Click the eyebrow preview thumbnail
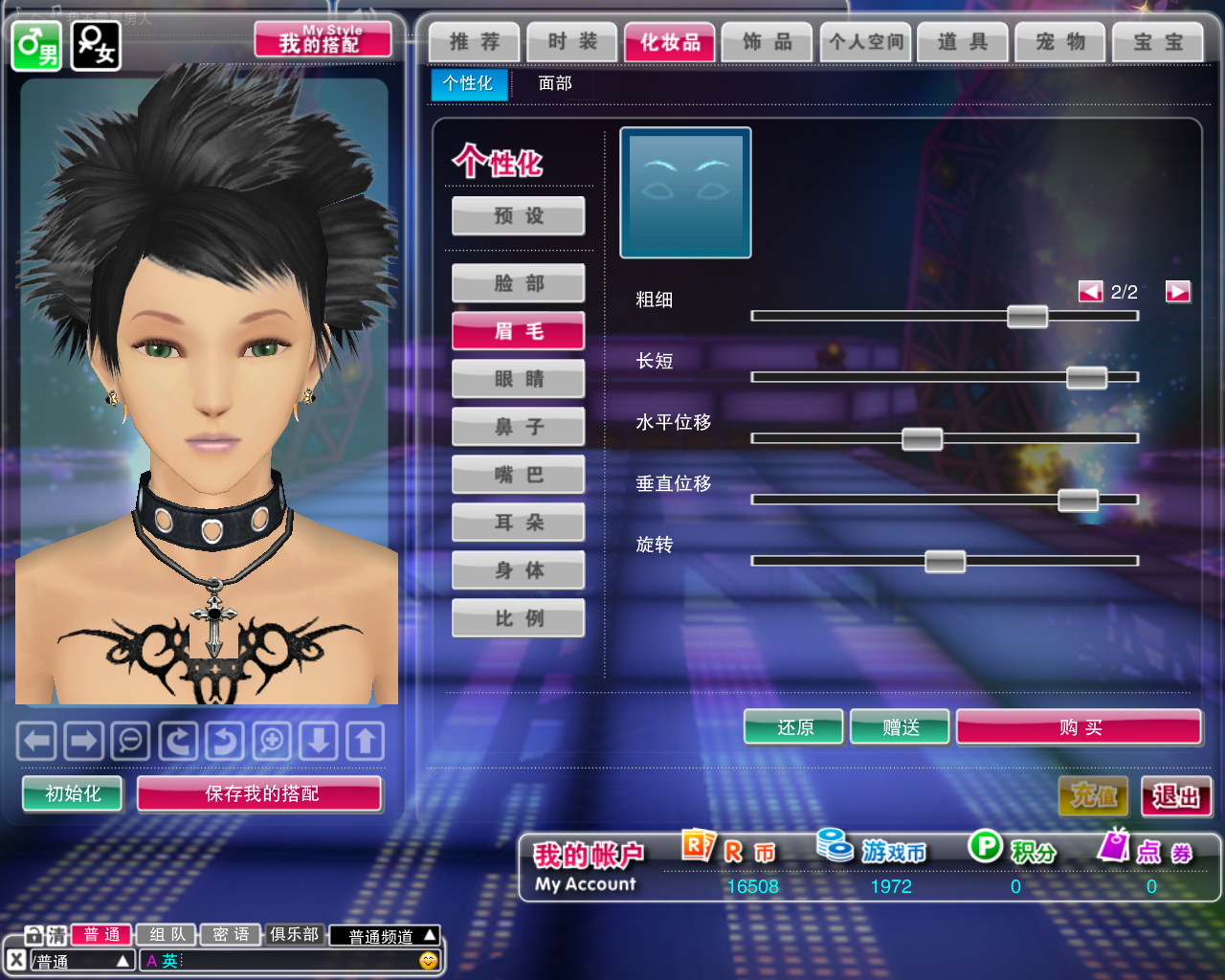Viewport: 1225px width, 980px height. (685, 192)
